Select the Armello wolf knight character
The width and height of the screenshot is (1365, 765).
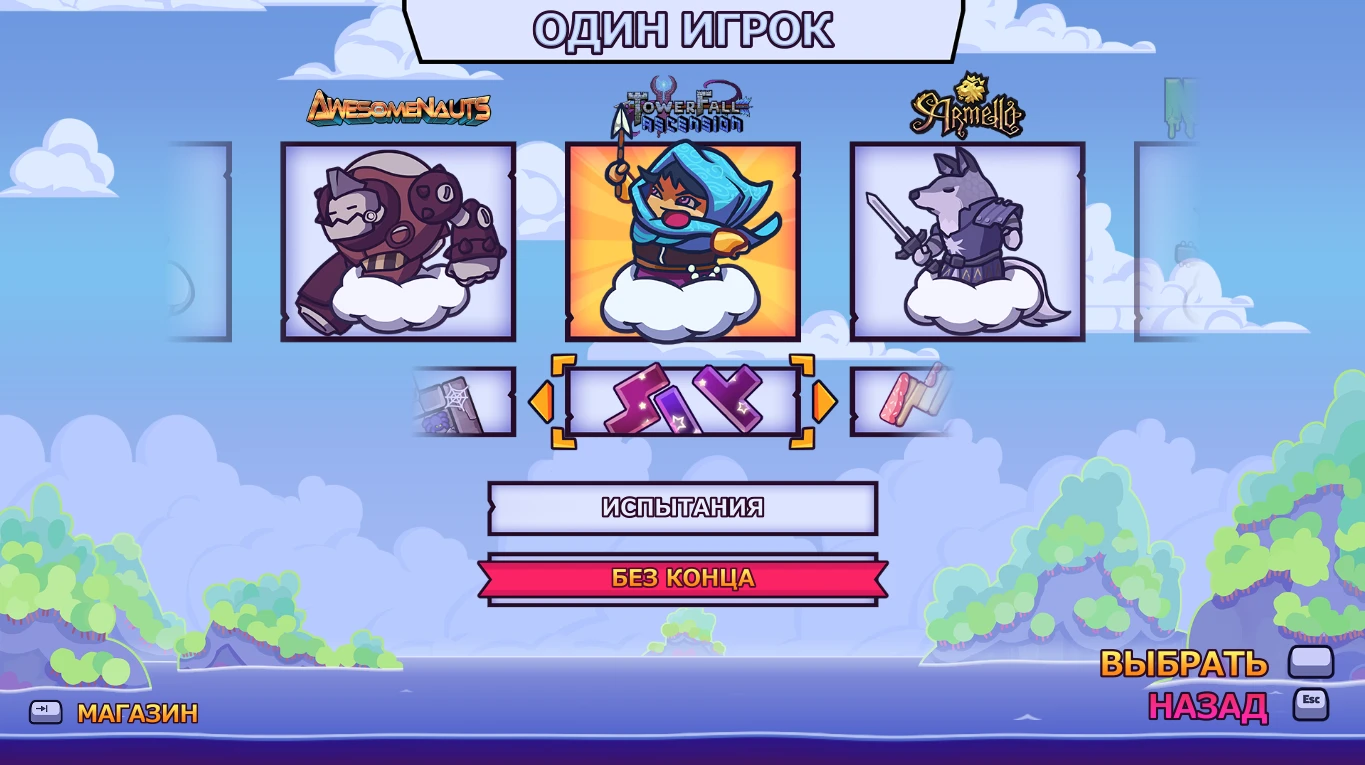point(966,240)
